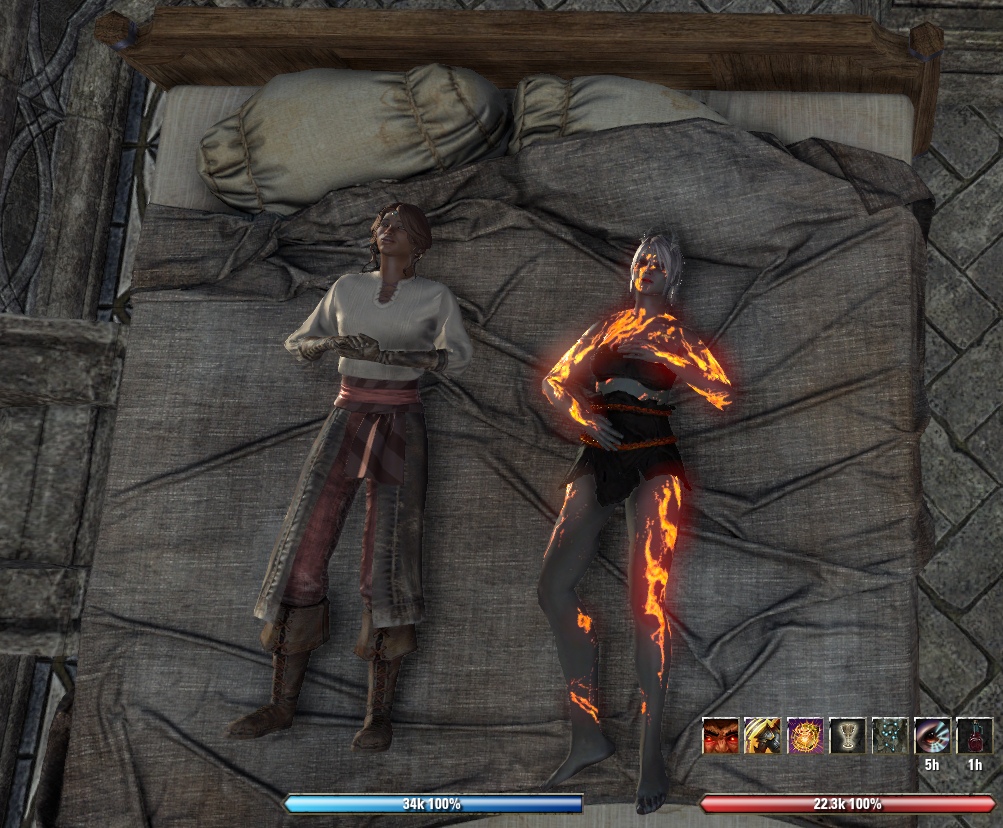
Task: Select the blue star constellation buff icon
Action: (x=890, y=736)
